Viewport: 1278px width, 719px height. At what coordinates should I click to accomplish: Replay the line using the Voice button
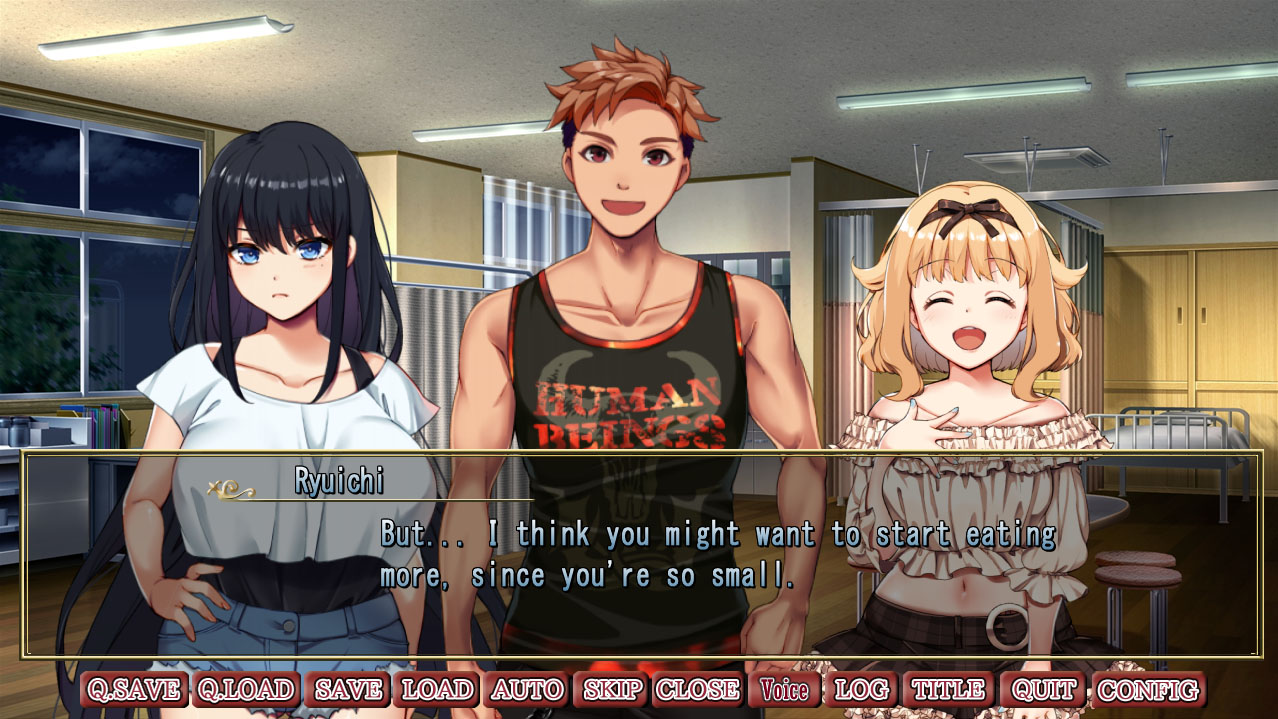(x=785, y=690)
